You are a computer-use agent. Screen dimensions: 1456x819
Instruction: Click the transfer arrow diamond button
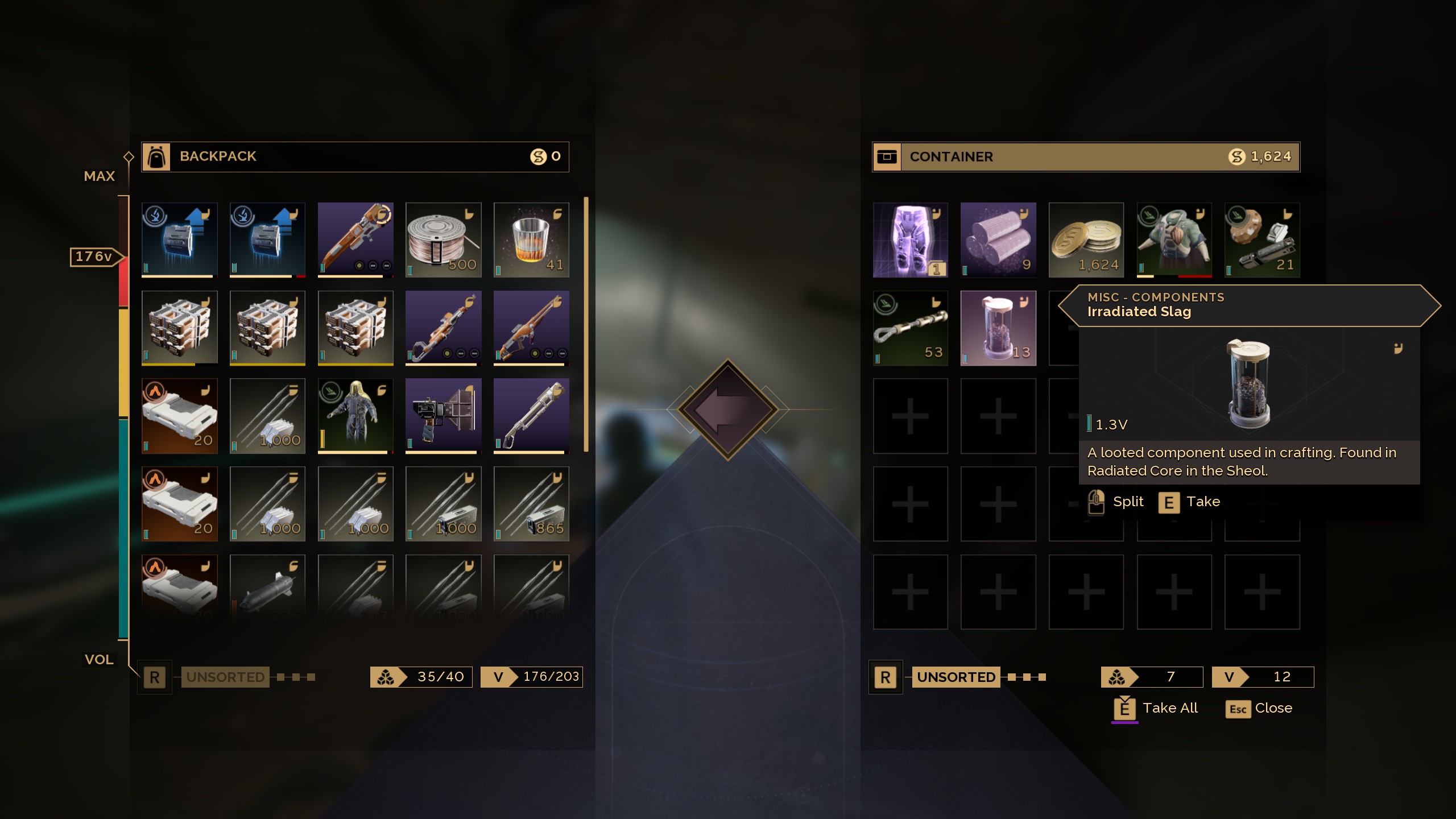[727, 409]
